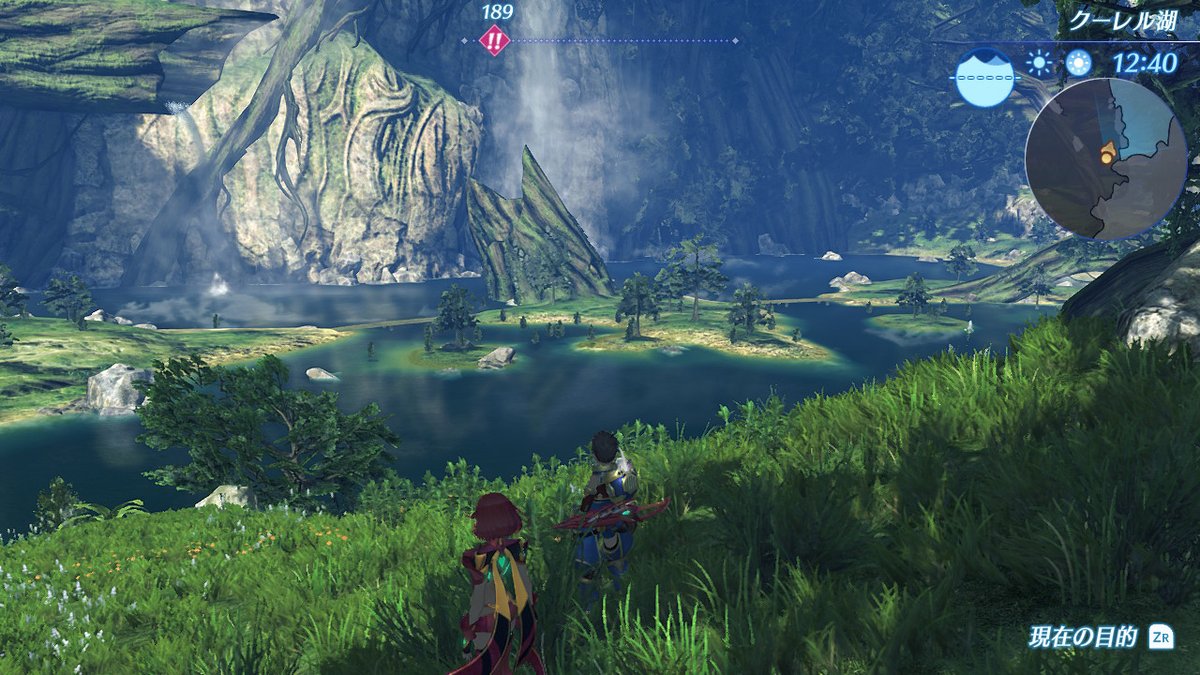Click the orange player marker on the minimap
Image resolution: width=1200 pixels, height=675 pixels.
1108,153
